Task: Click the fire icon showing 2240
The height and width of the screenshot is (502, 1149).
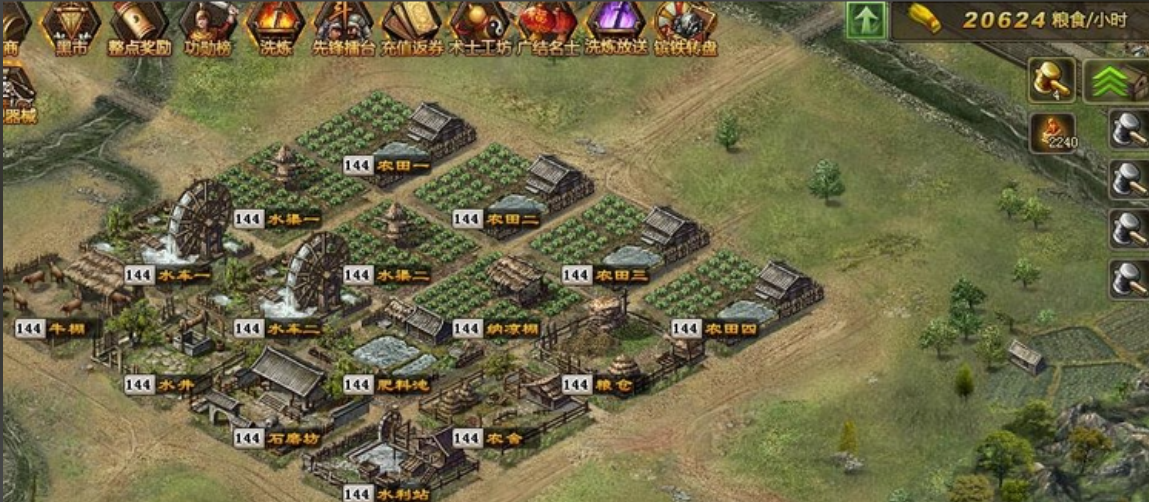Action: pos(1052,132)
